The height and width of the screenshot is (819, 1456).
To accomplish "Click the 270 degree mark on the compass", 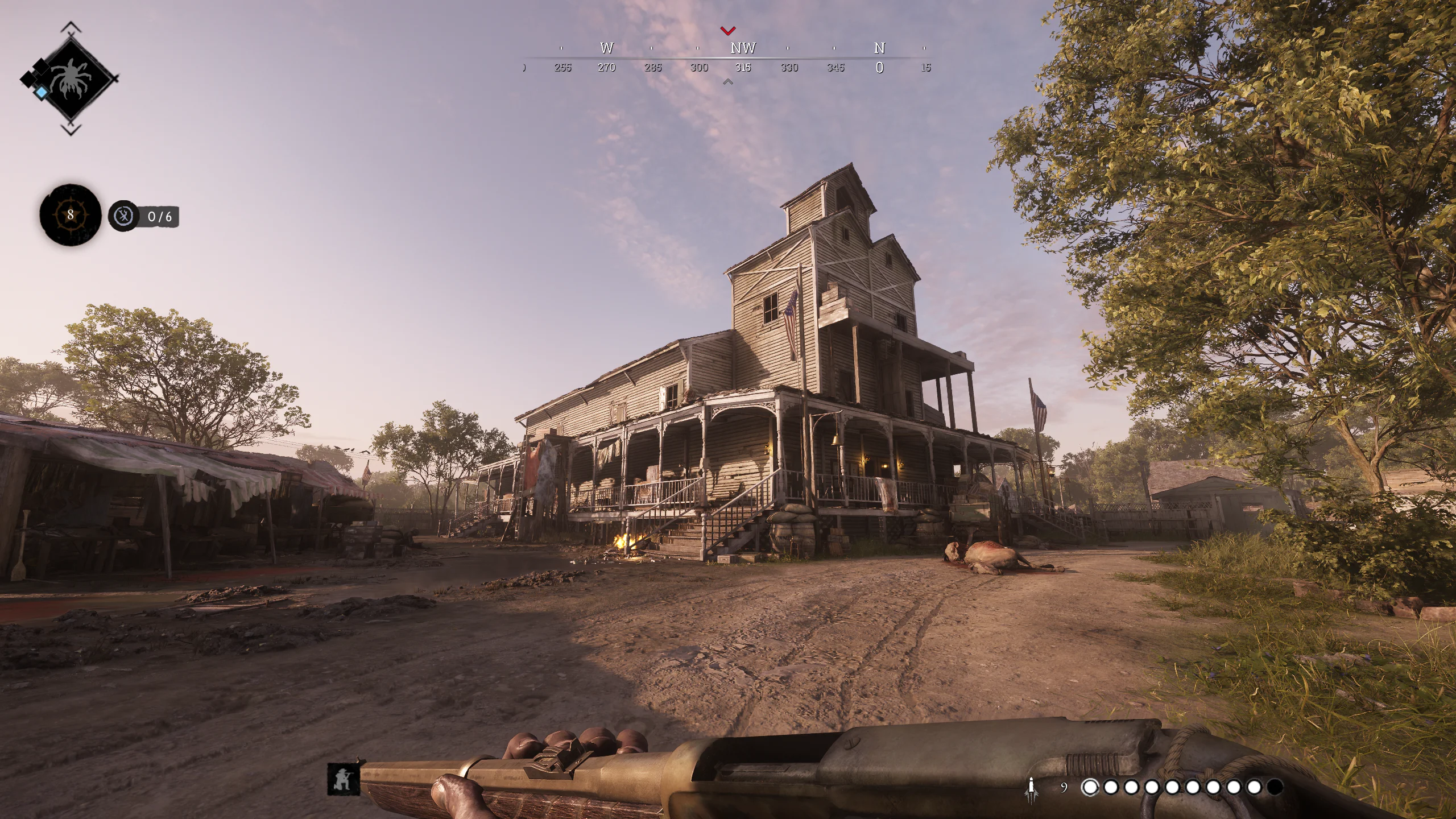I will (x=607, y=67).
